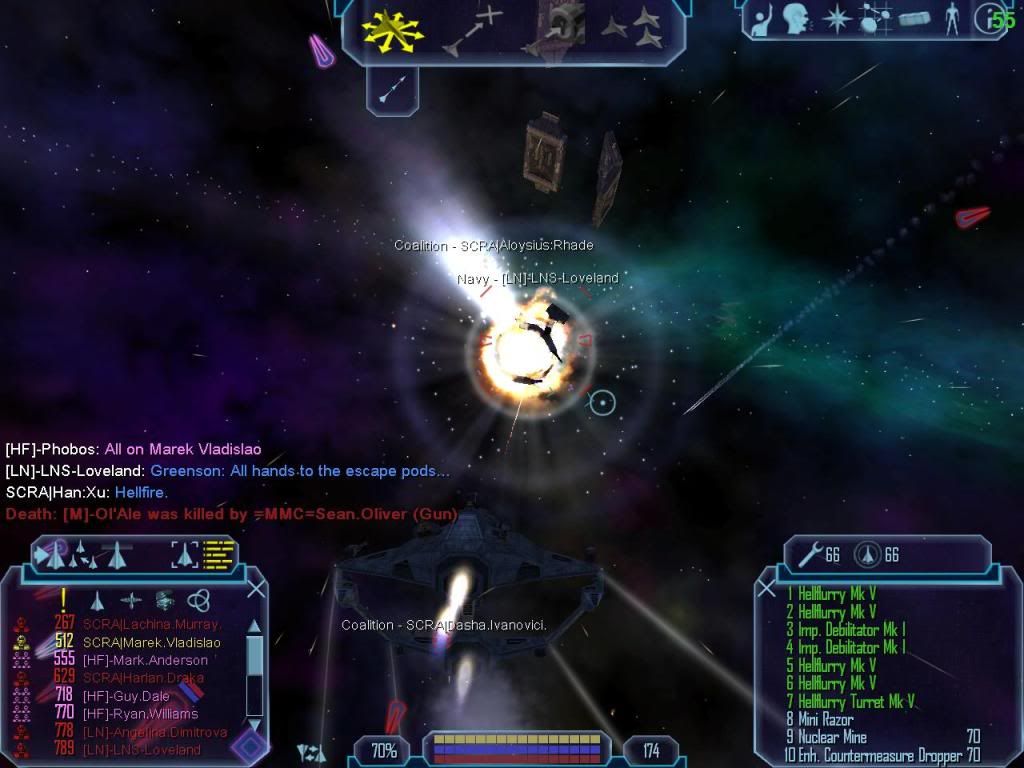Close the weapons list panel
The image size is (1024, 768).
click(767, 589)
